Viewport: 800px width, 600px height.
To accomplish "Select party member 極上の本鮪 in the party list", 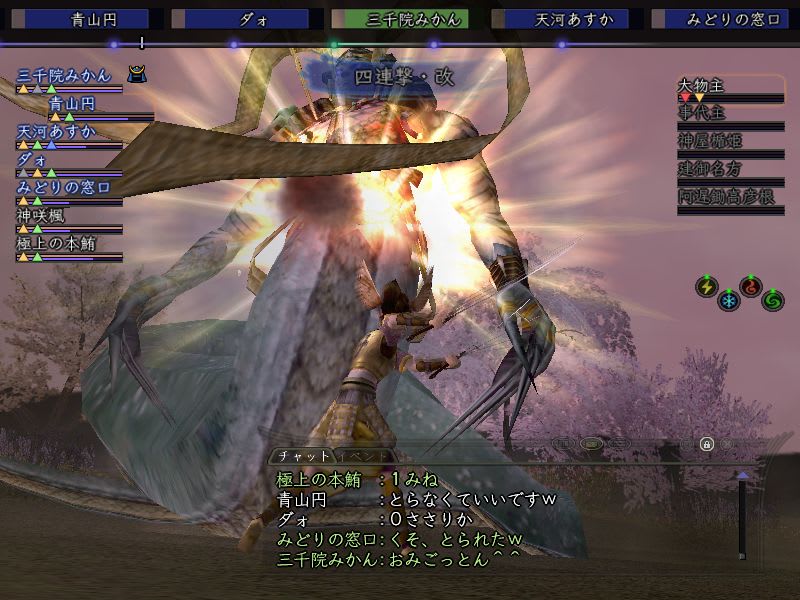I will pyautogui.click(x=58, y=243).
